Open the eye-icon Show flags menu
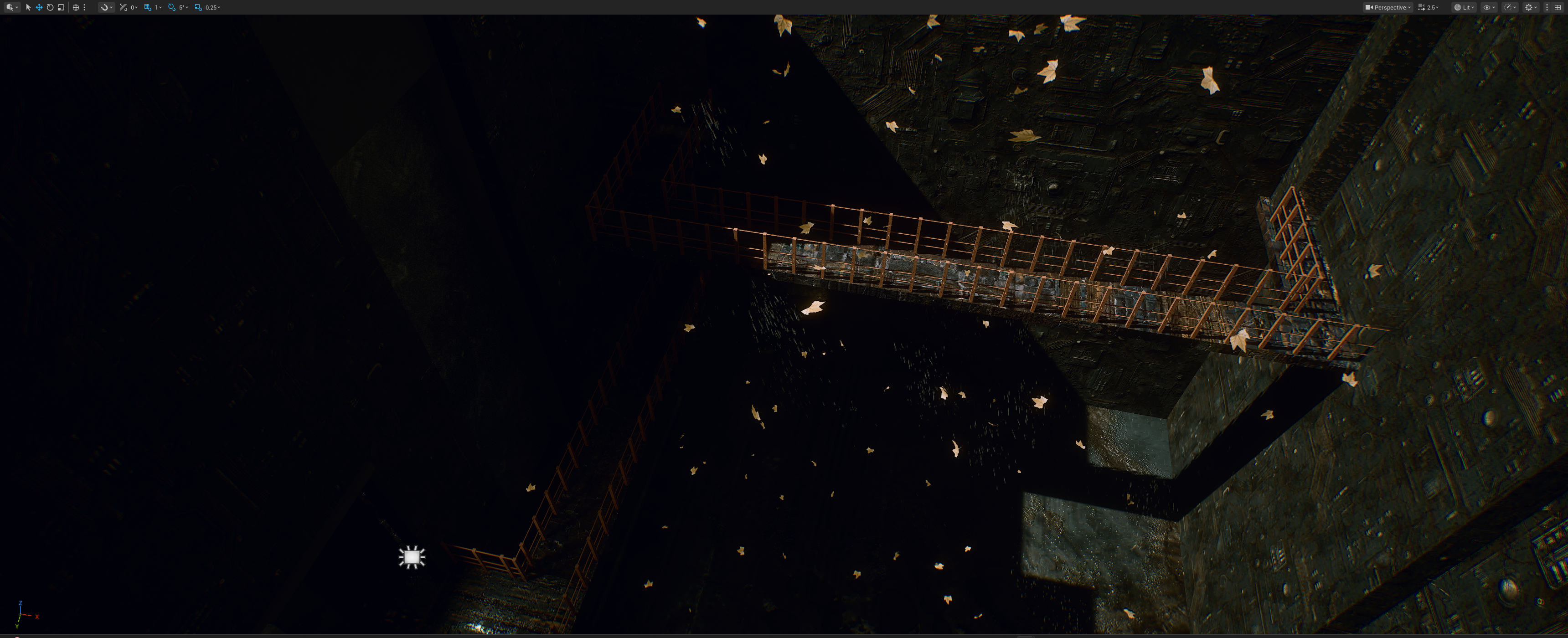The image size is (1568, 638). 1489,7
